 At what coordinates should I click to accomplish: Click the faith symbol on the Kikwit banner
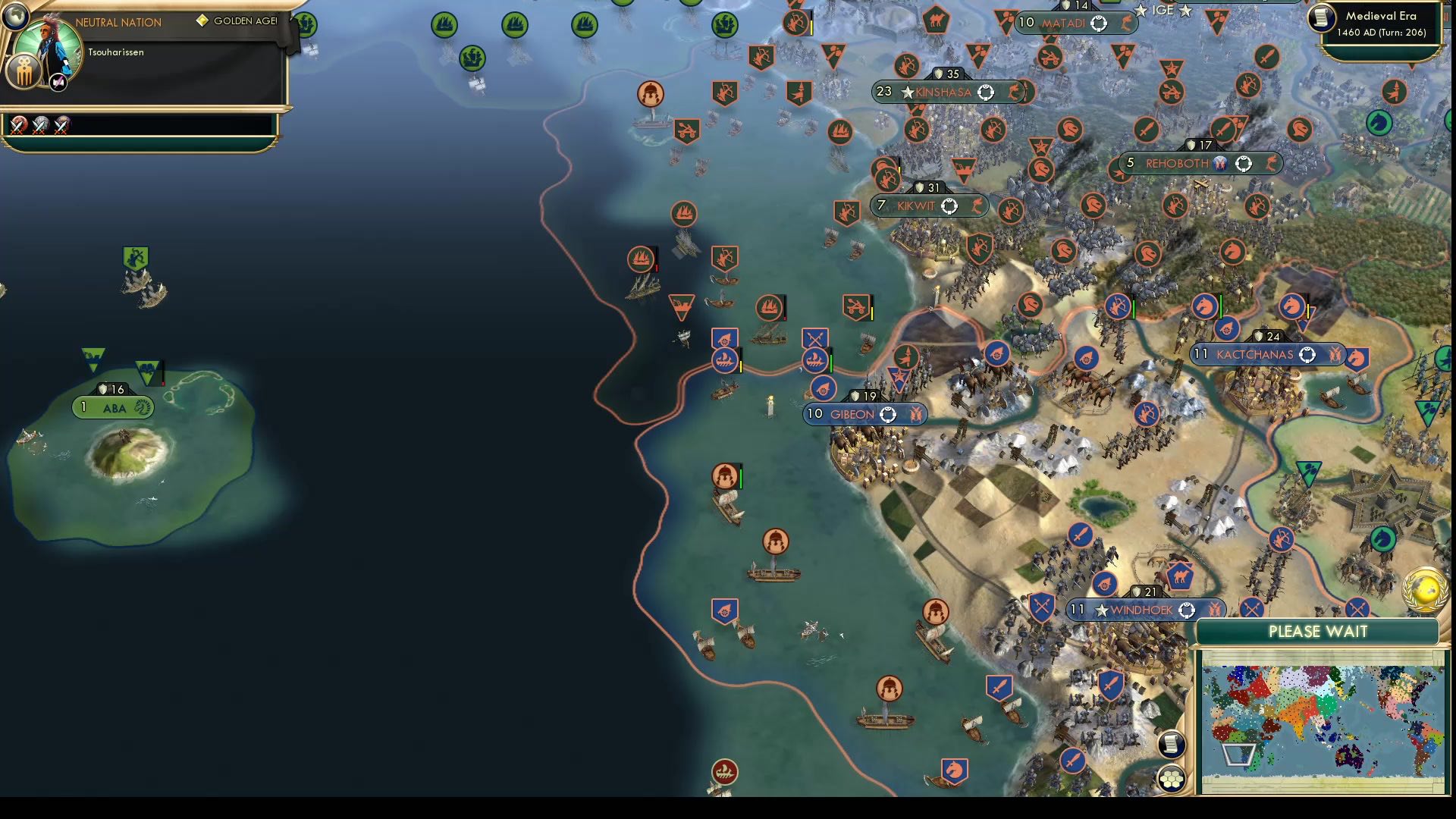click(948, 205)
